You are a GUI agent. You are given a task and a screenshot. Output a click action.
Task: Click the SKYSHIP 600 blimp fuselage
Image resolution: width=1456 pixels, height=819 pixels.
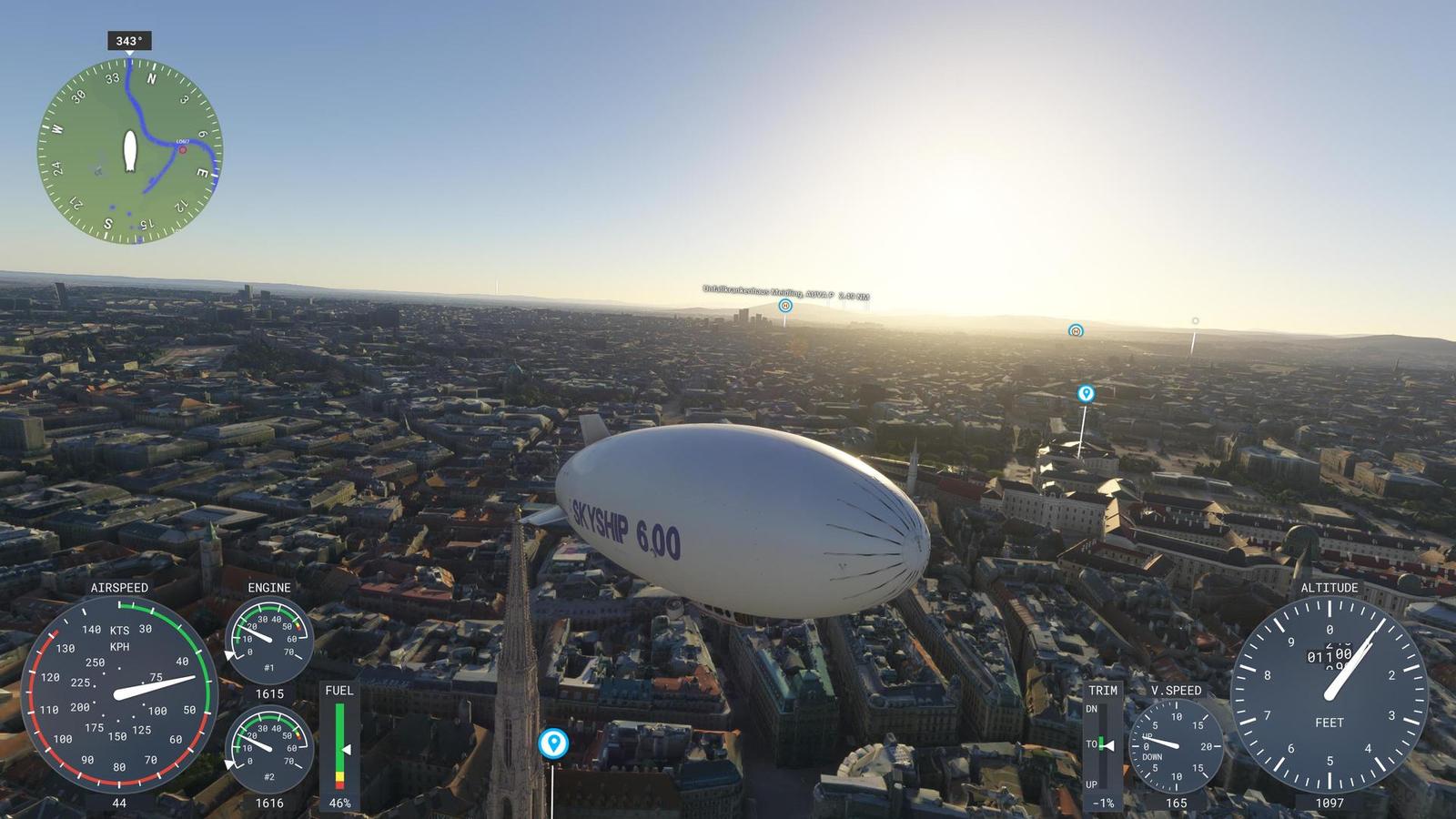coord(737,510)
